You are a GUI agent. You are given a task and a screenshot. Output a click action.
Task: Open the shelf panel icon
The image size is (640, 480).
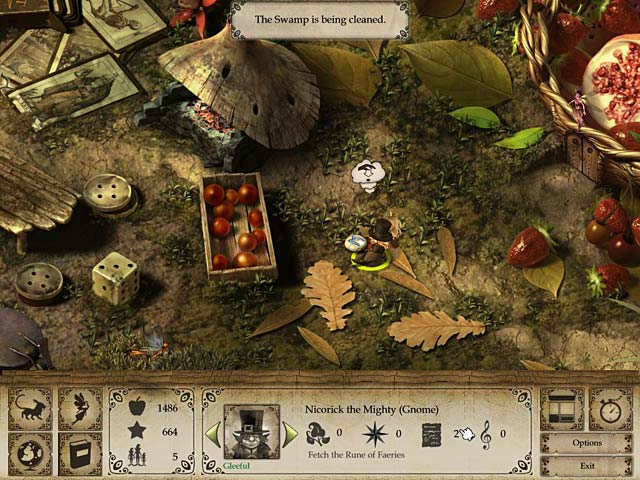click(562, 408)
